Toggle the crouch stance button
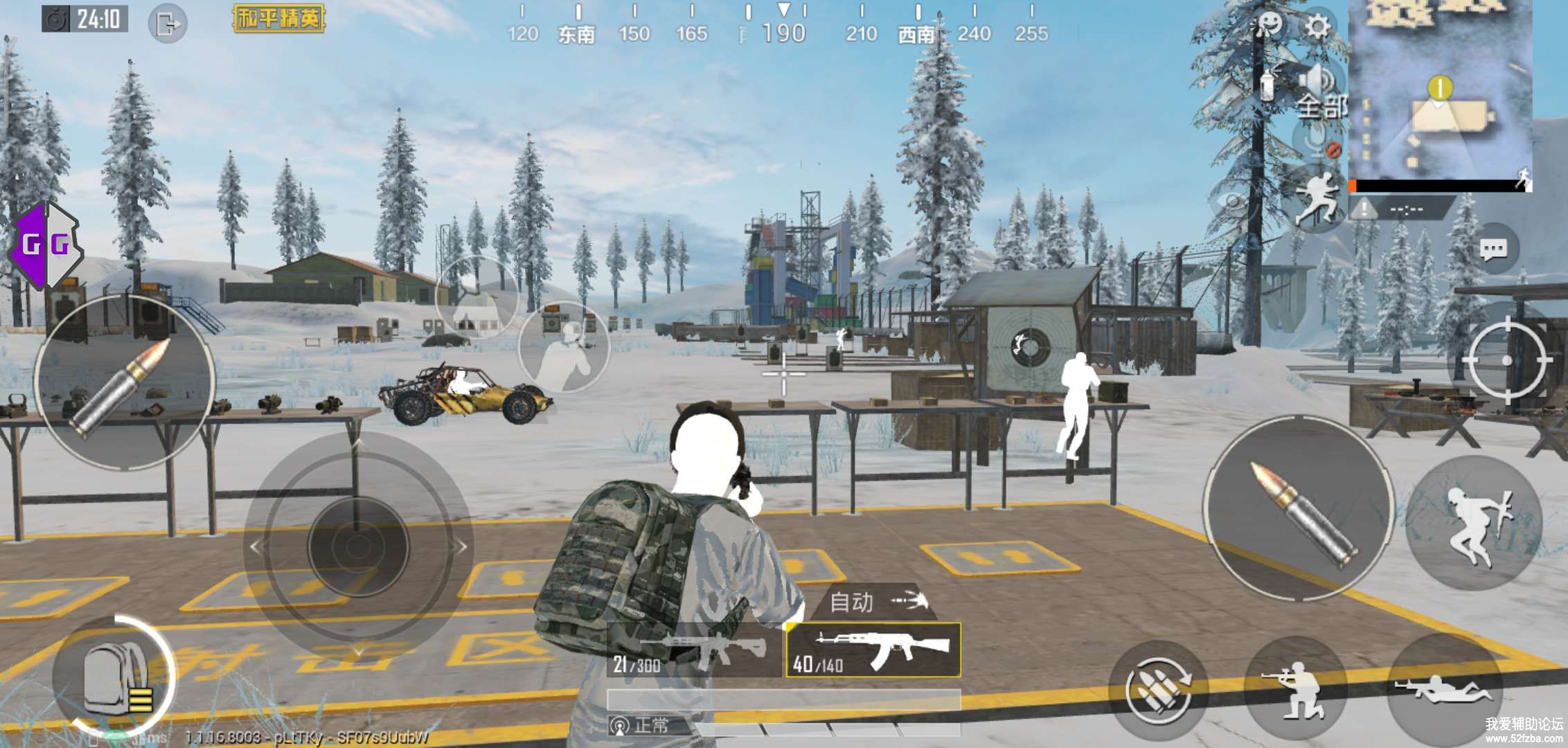The width and height of the screenshot is (1568, 748). click(1294, 688)
